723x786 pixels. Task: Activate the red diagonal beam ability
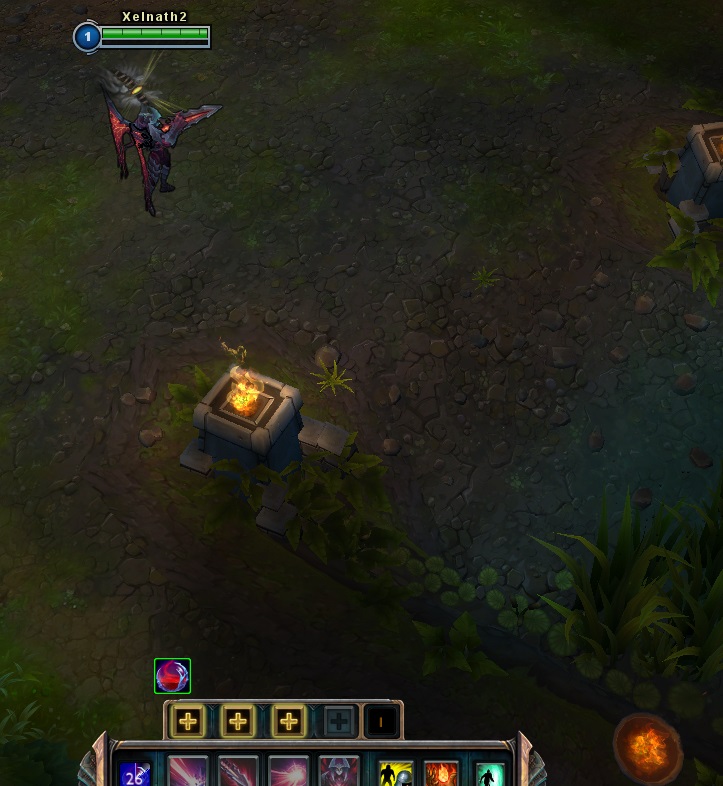[189, 772]
